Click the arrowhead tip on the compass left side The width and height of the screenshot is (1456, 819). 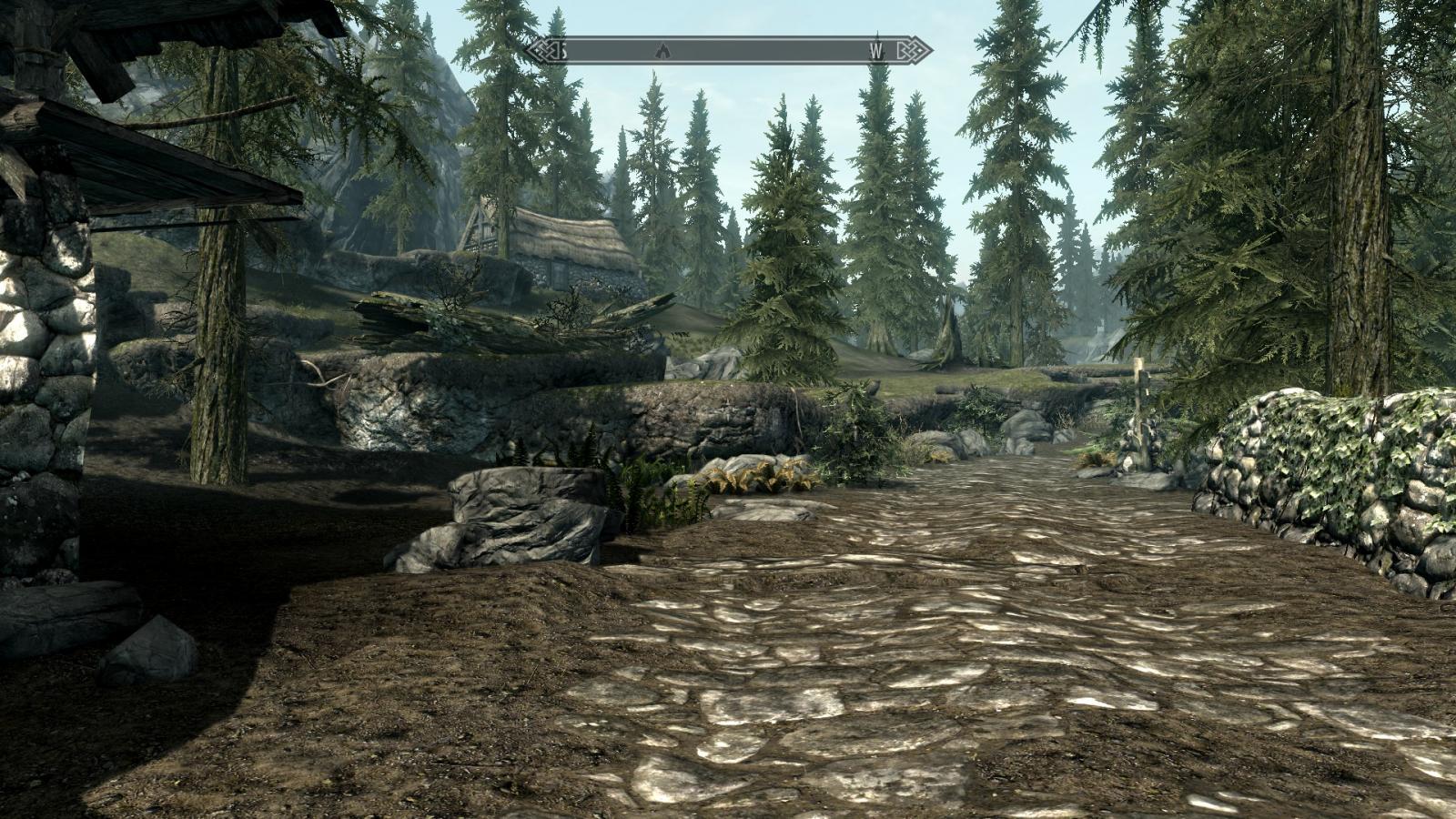(x=526, y=52)
